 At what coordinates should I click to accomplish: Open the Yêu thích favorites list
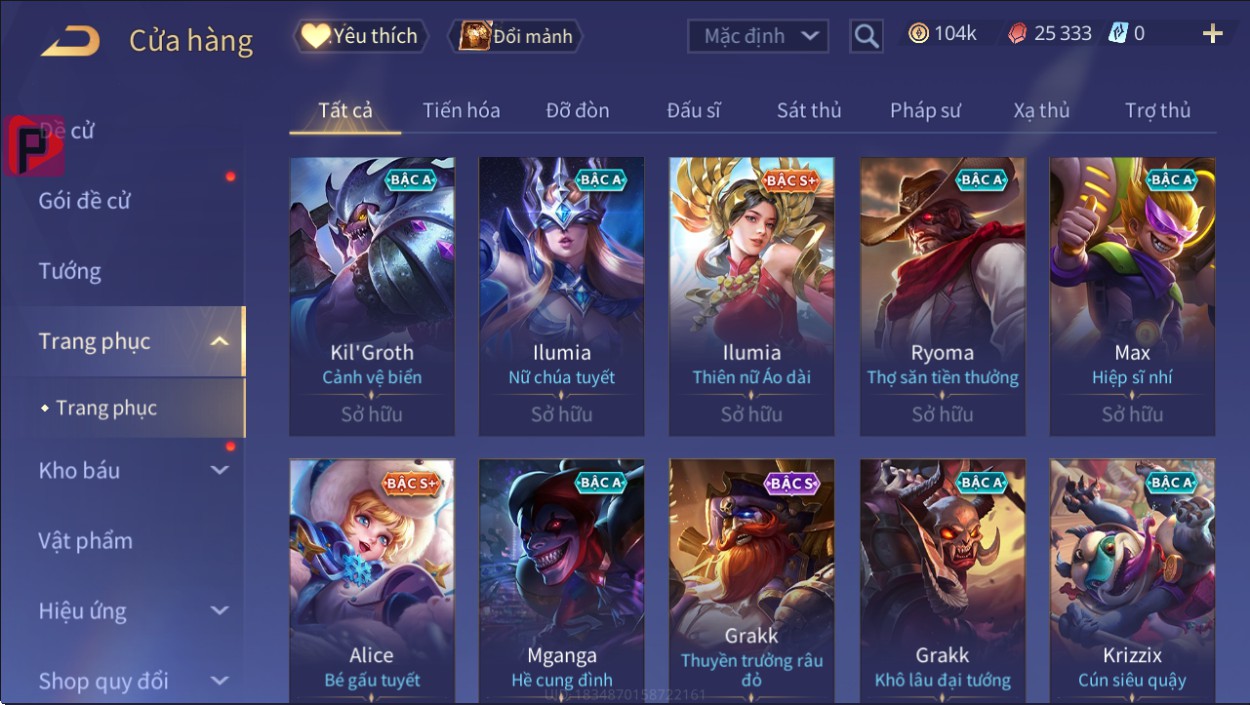point(361,36)
